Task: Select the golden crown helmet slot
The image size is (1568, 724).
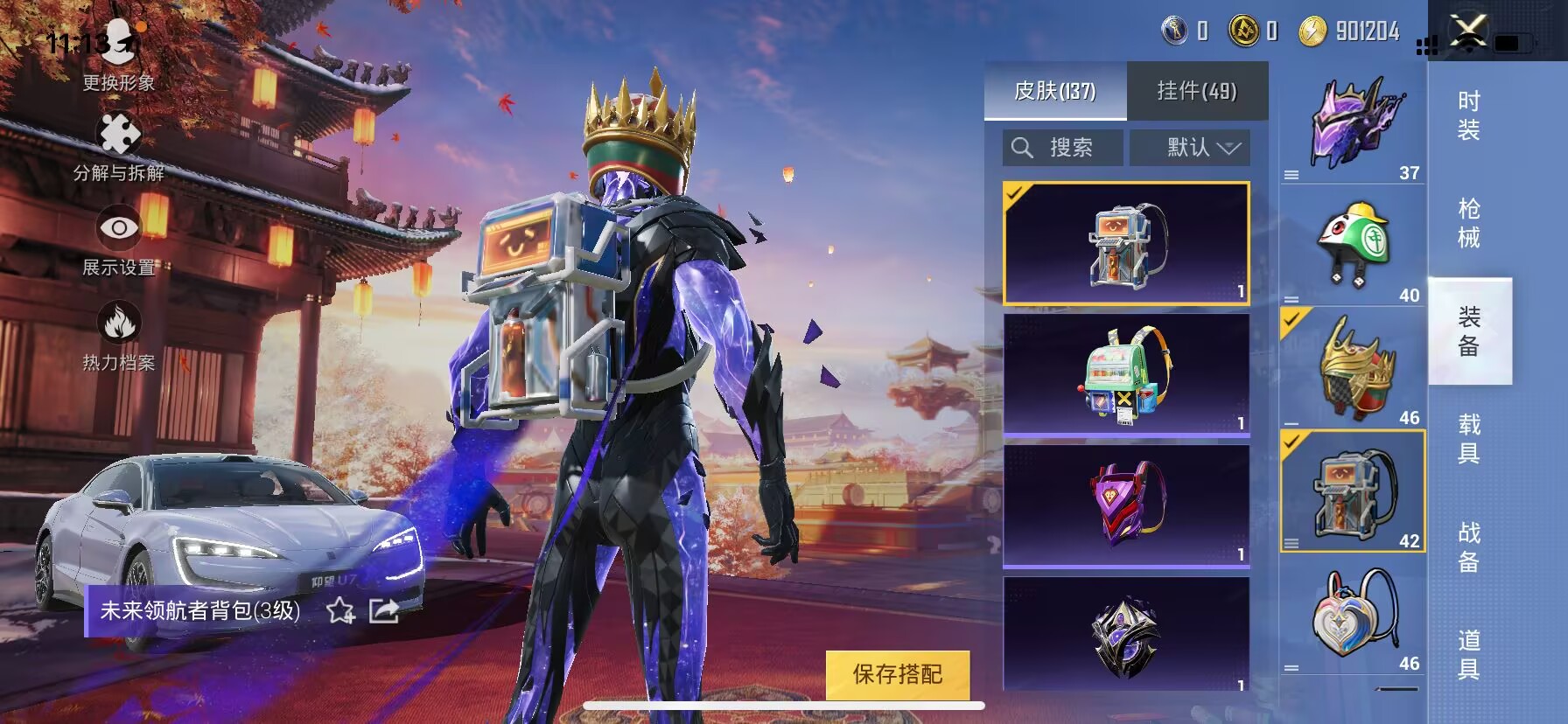Action: click(1353, 369)
